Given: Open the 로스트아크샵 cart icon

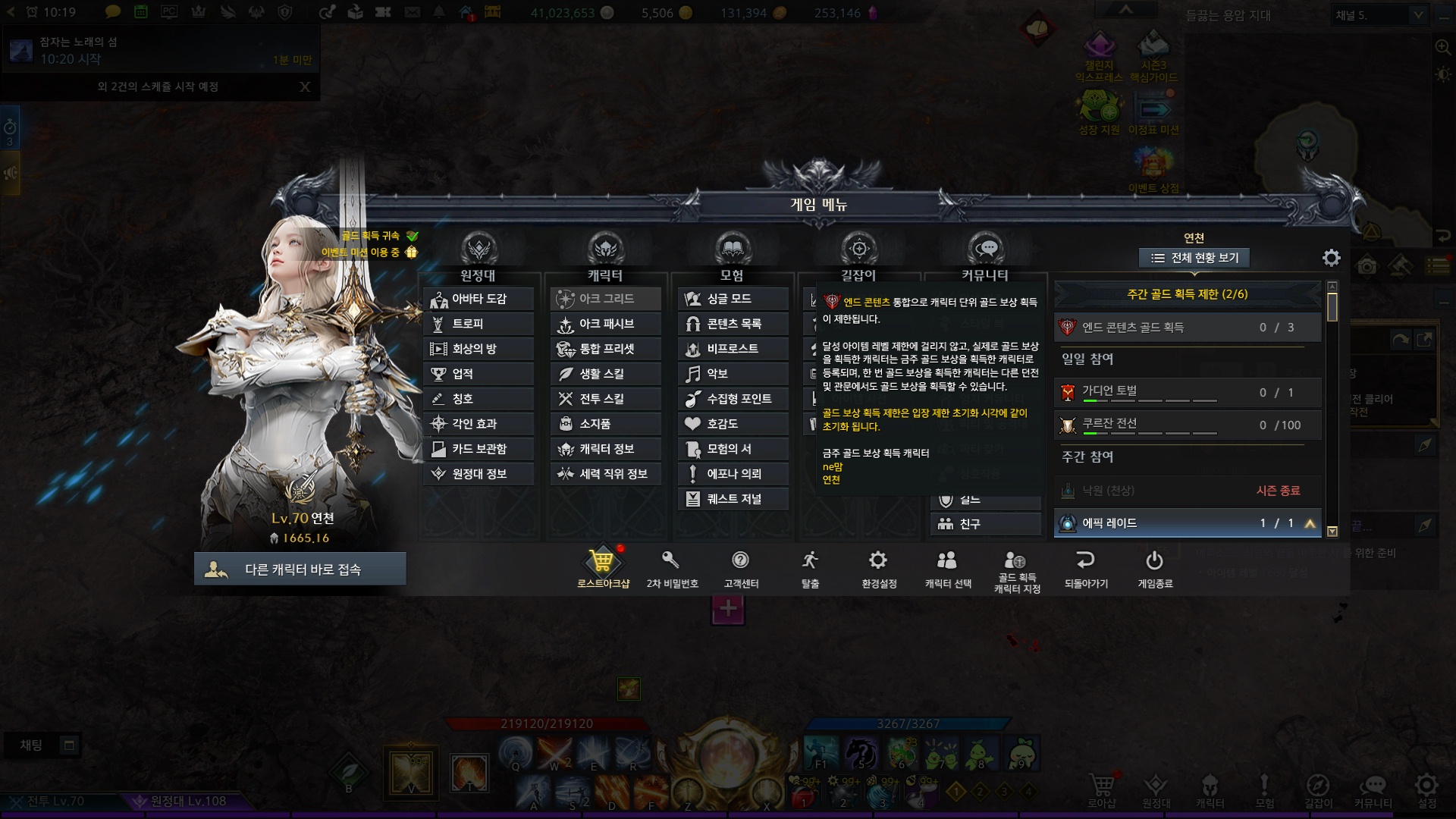Looking at the screenshot, I should (x=603, y=567).
